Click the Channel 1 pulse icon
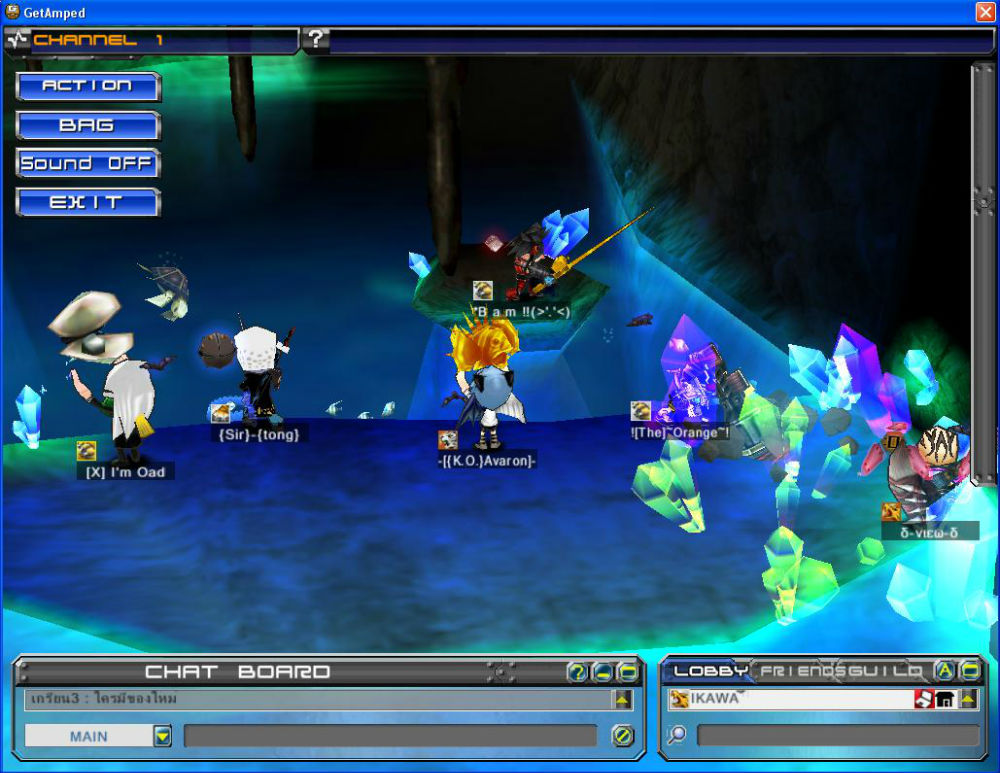 point(17,40)
